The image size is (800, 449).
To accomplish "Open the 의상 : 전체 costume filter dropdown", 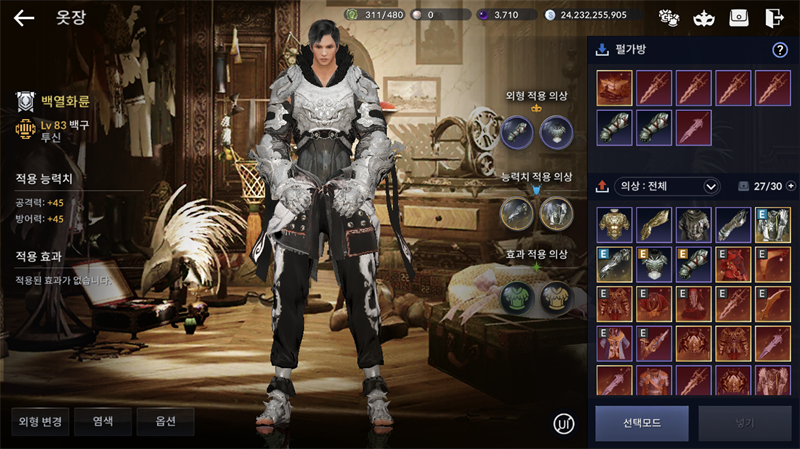I will tap(670, 186).
